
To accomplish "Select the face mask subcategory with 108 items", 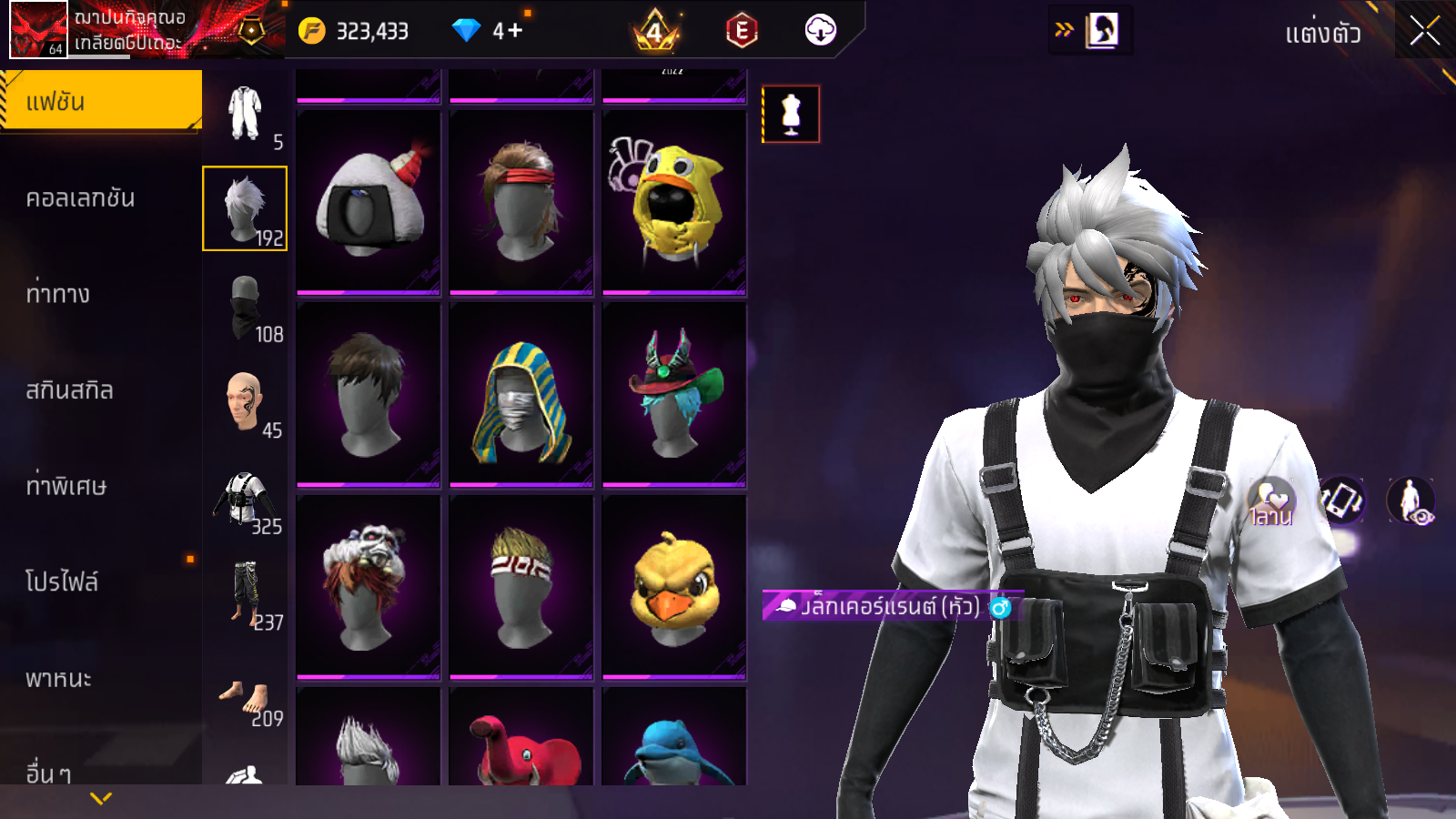I will (246, 308).
